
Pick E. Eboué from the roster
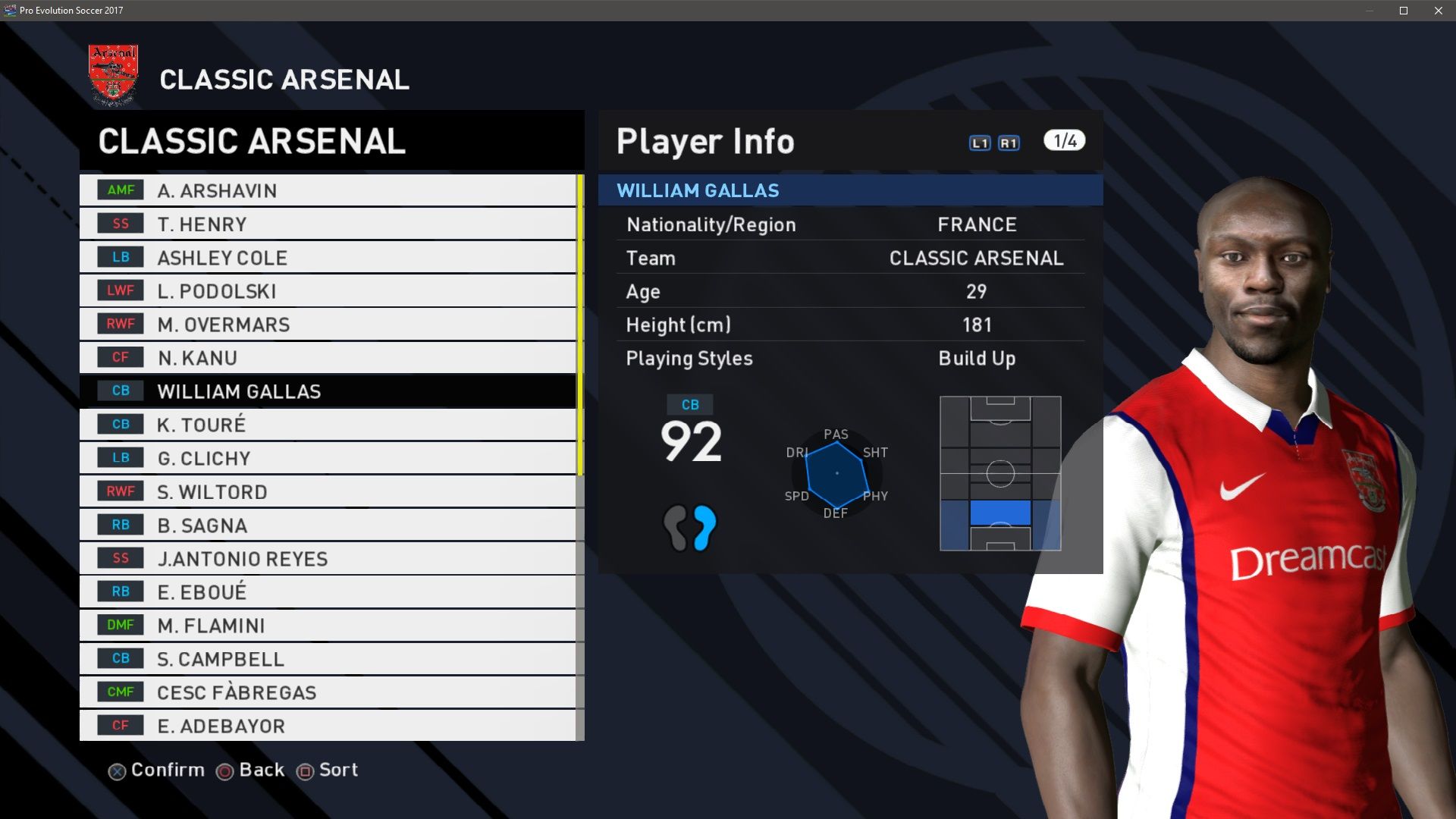click(x=328, y=591)
